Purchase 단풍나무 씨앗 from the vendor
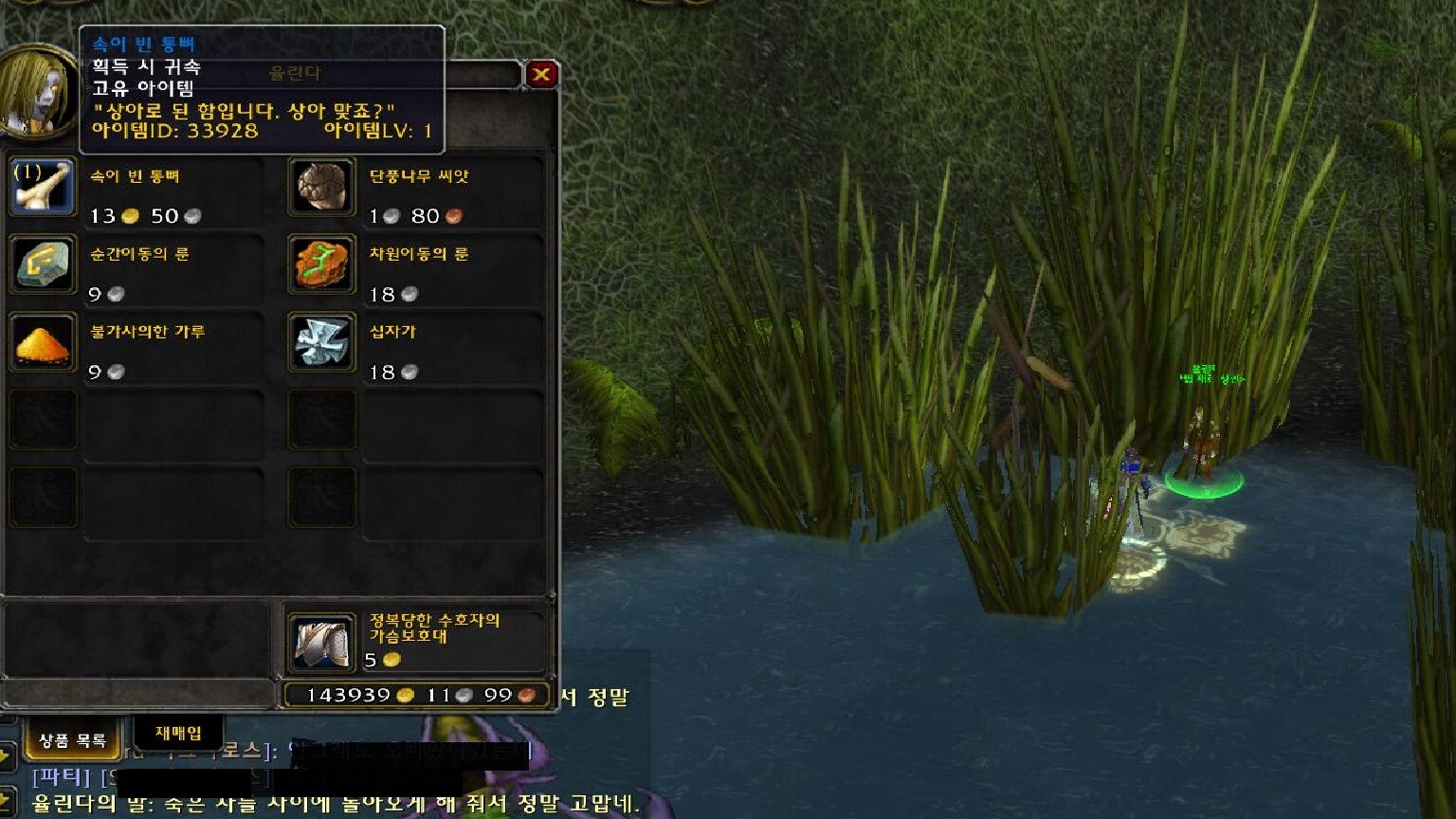The image size is (1456, 819). pyautogui.click(x=321, y=188)
